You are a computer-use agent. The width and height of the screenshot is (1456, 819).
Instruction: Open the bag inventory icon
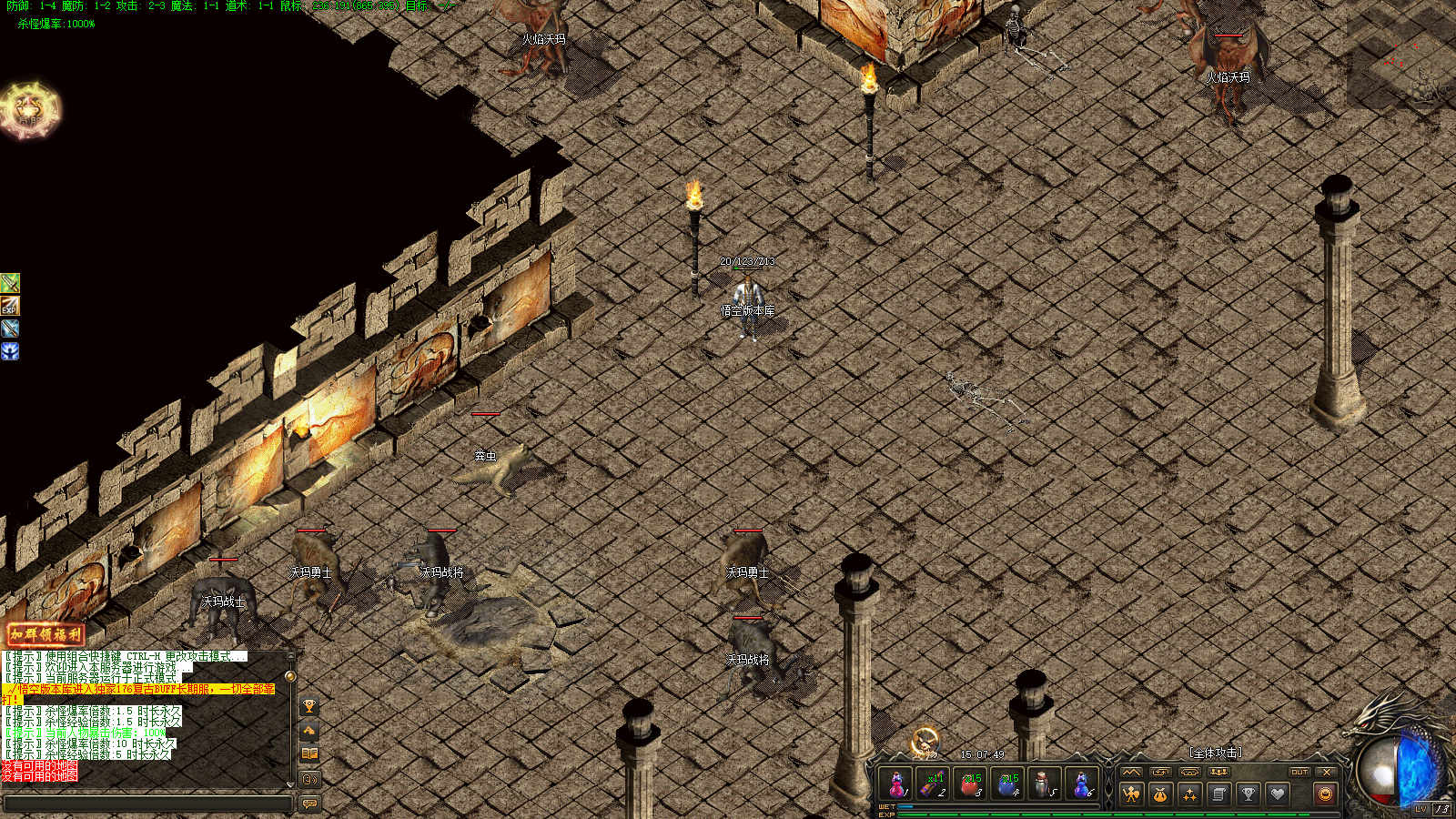1160,794
